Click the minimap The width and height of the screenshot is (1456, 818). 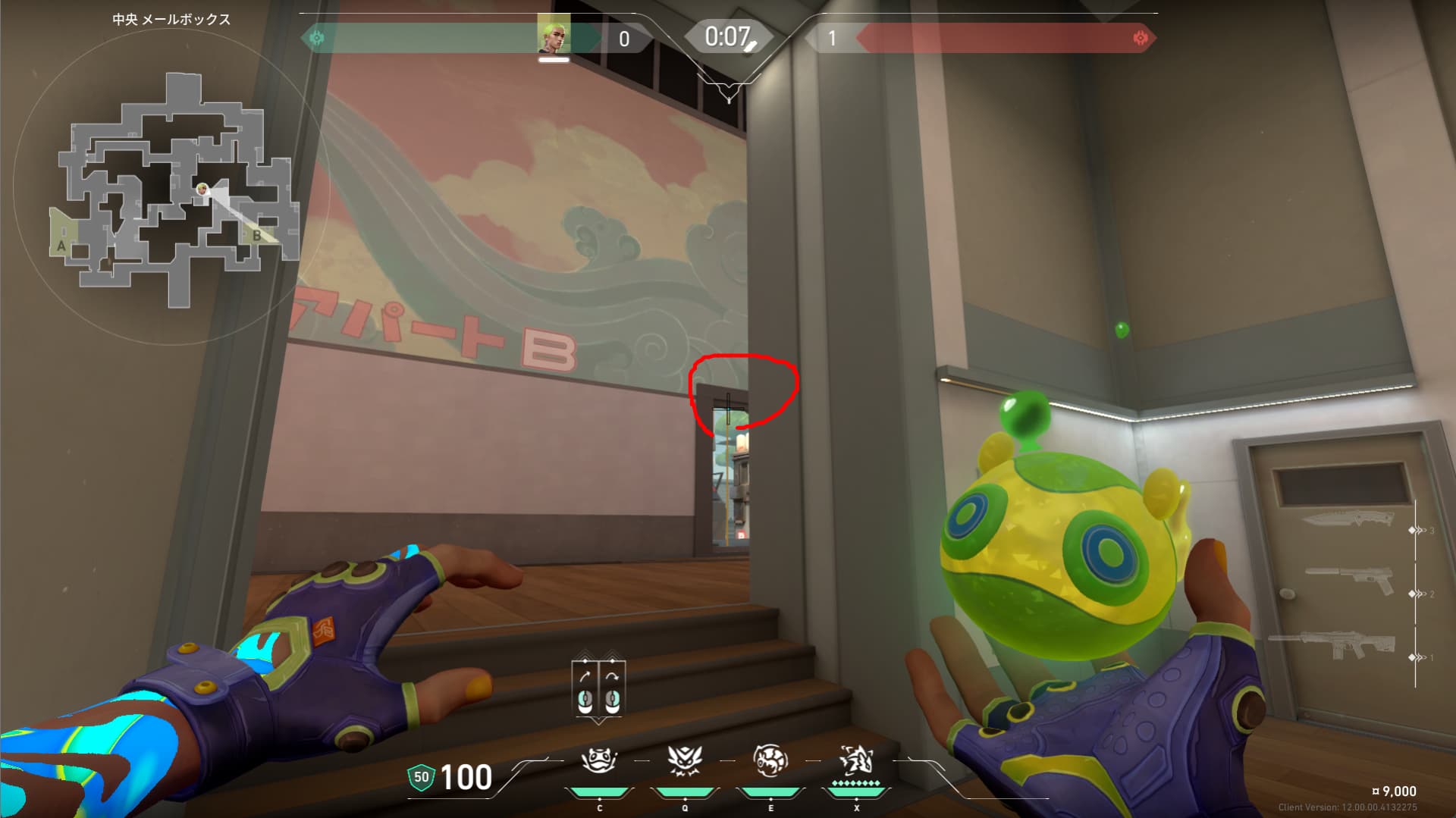coord(174,190)
